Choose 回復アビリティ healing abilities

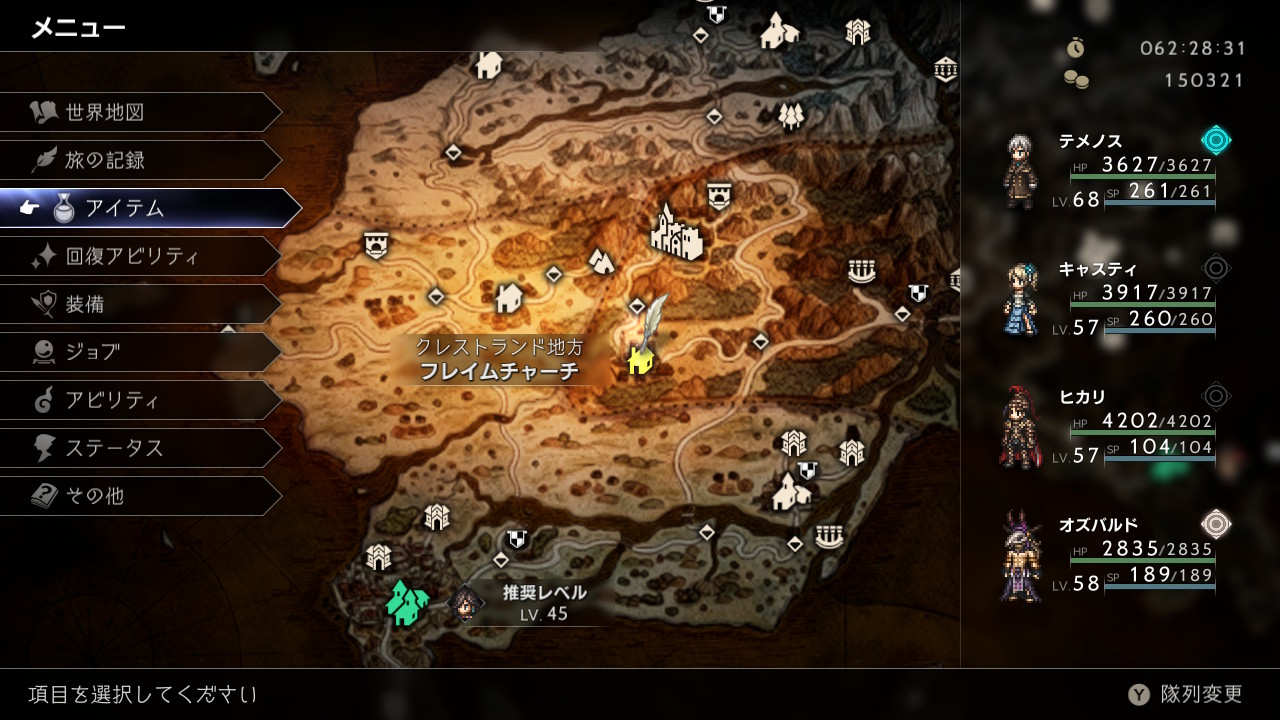point(140,256)
